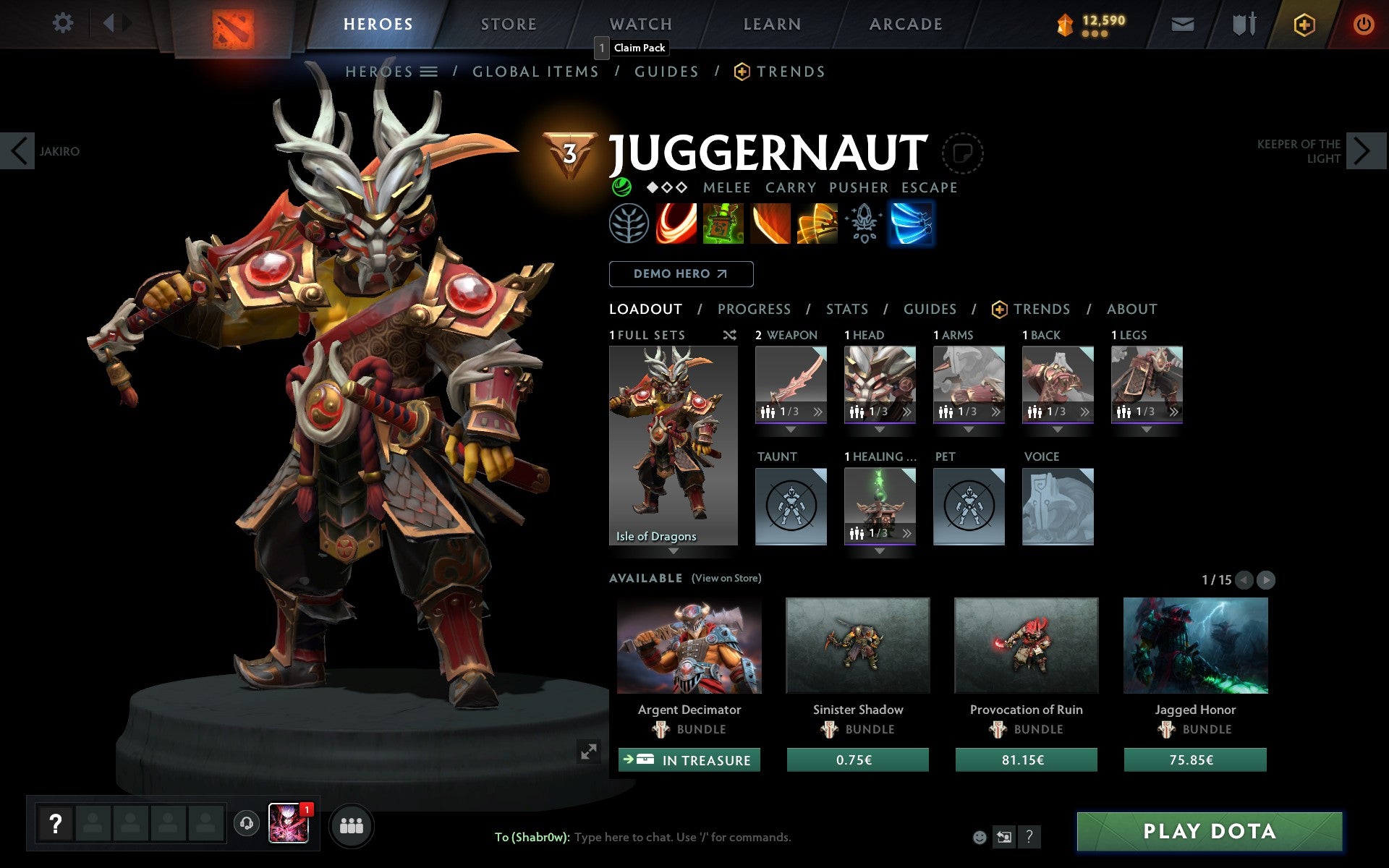Open the mail envelope icon

(x=1181, y=23)
